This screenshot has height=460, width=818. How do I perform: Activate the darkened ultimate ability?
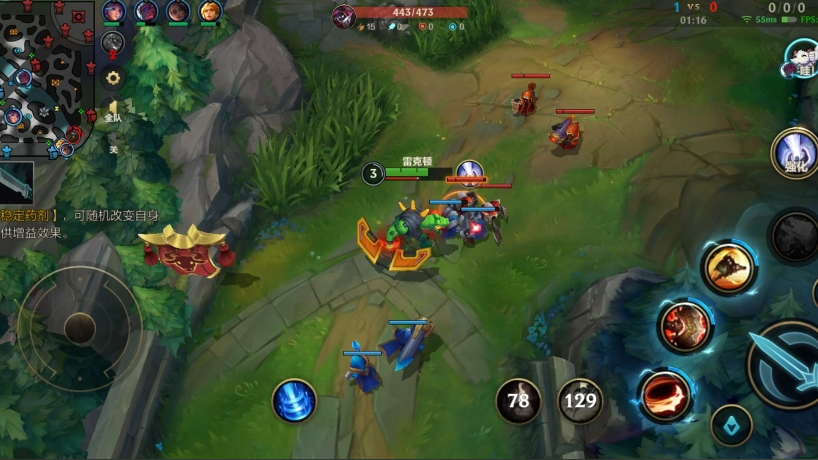point(795,236)
